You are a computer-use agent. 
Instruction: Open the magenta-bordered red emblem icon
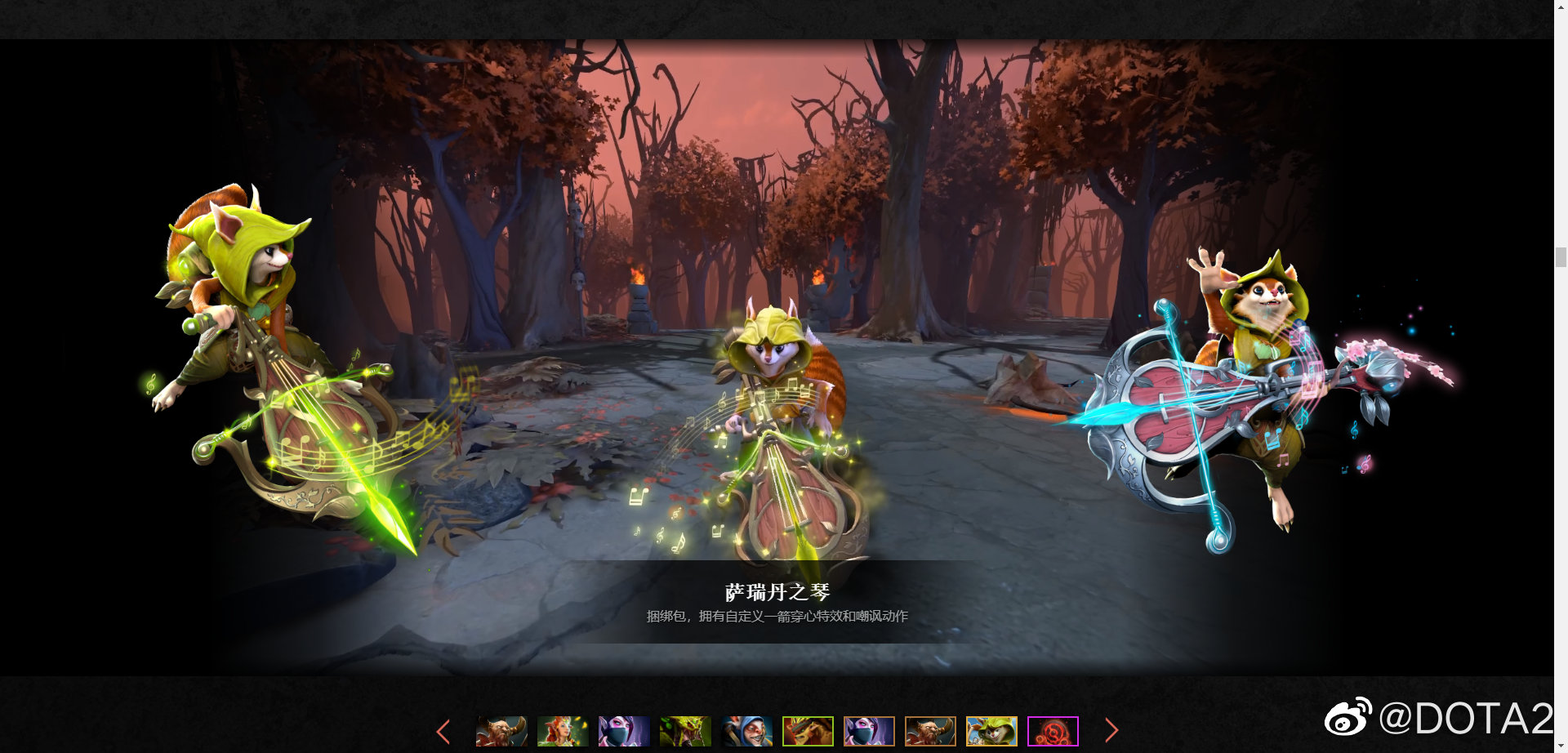tap(1054, 731)
